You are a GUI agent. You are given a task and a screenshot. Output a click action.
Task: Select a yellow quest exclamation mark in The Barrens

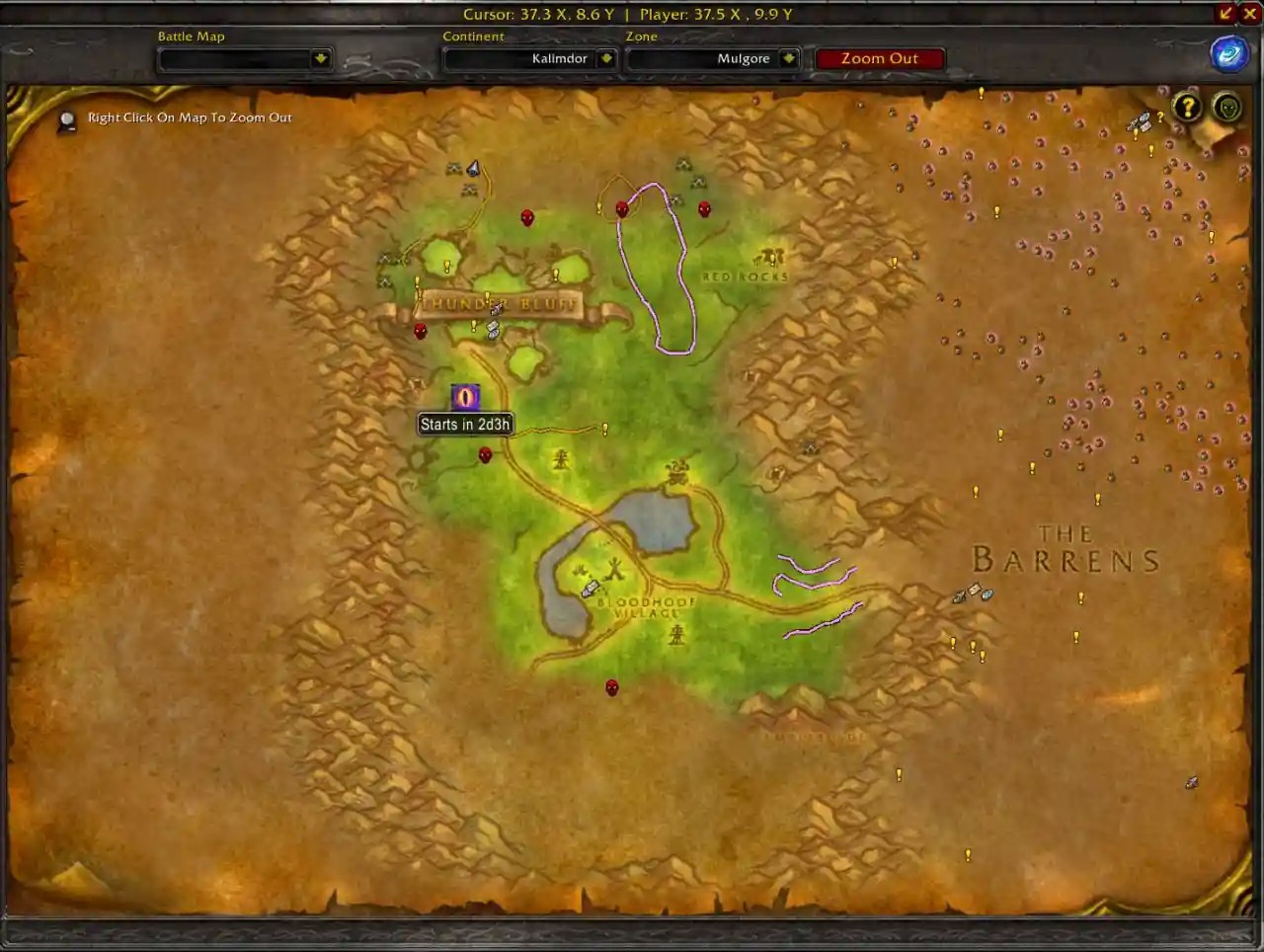click(1081, 597)
